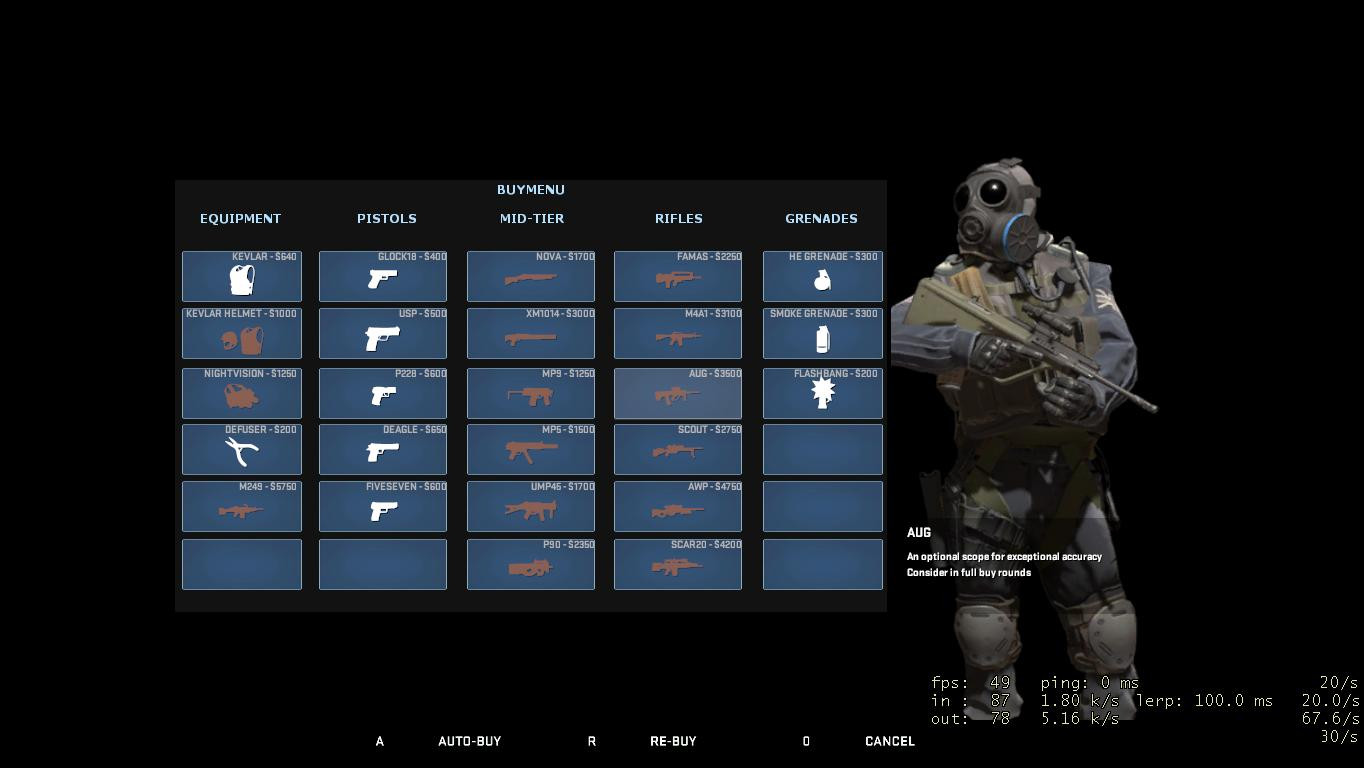This screenshot has height=768, width=1364.
Task: Switch to the PISTOLS column header
Action: [386, 218]
